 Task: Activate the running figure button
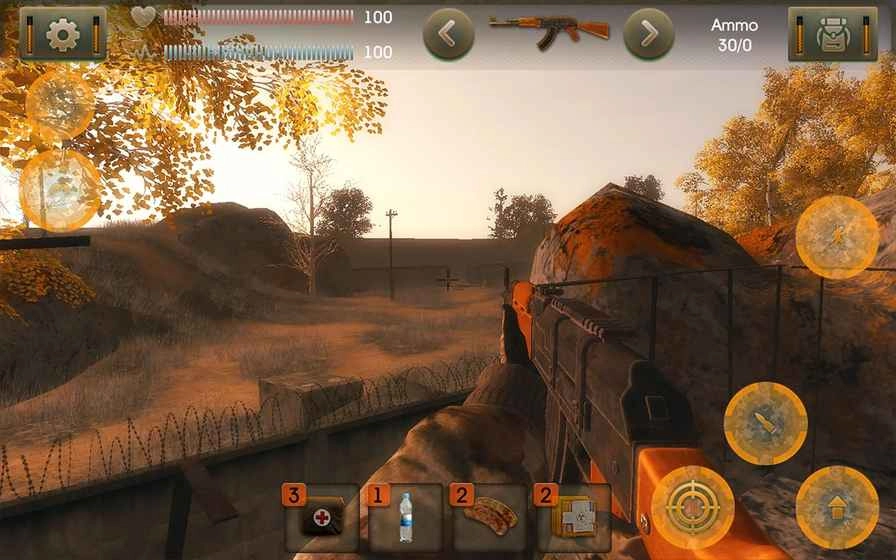[837, 237]
